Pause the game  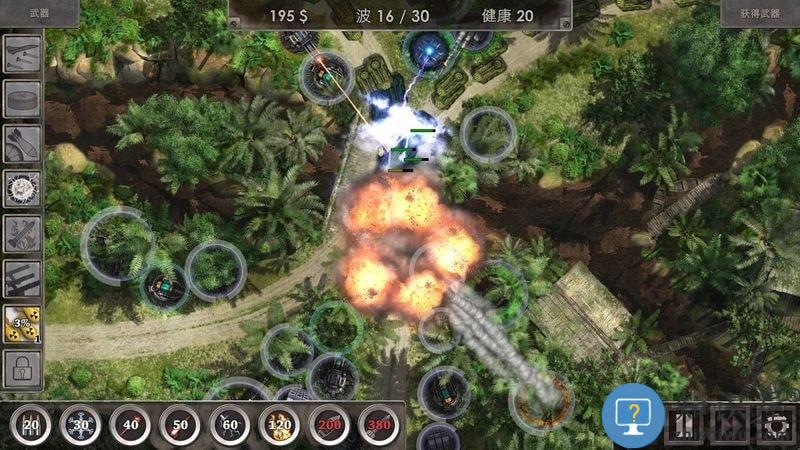click(x=683, y=425)
